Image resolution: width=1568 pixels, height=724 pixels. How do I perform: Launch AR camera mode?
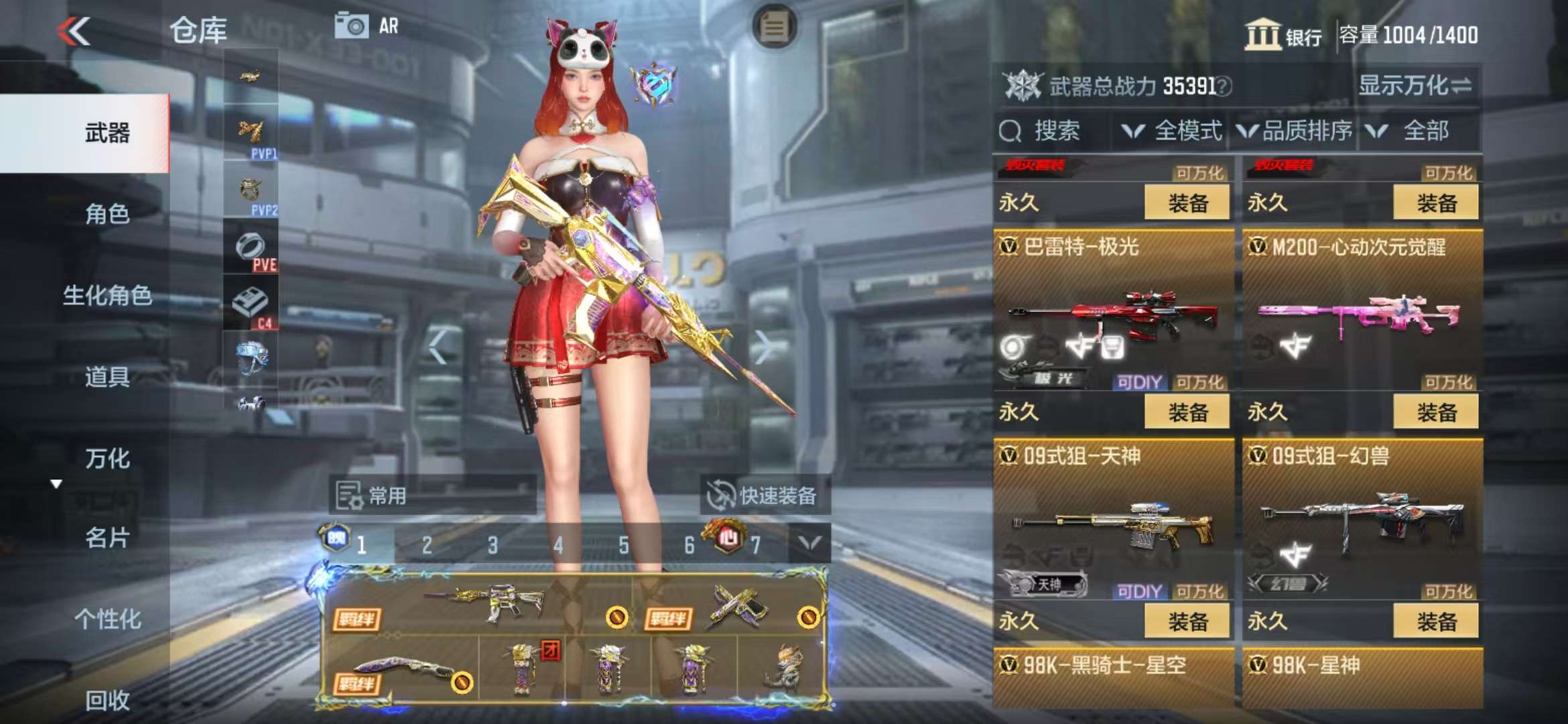tap(367, 26)
